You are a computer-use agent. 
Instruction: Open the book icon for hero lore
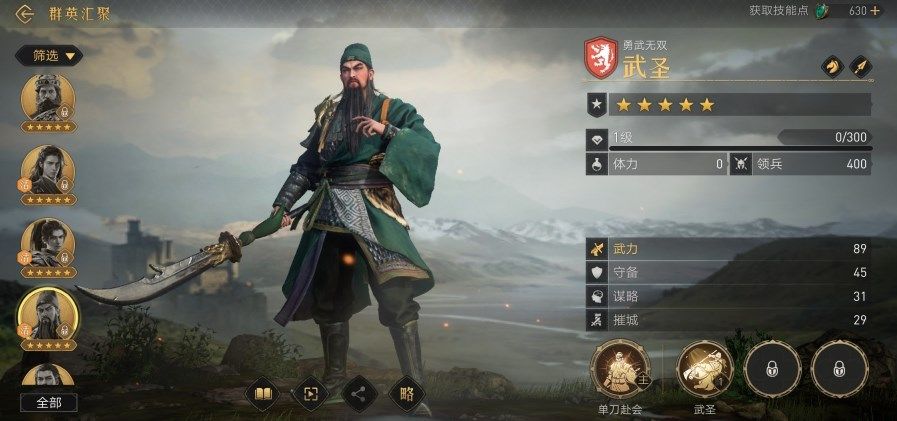tap(263, 394)
